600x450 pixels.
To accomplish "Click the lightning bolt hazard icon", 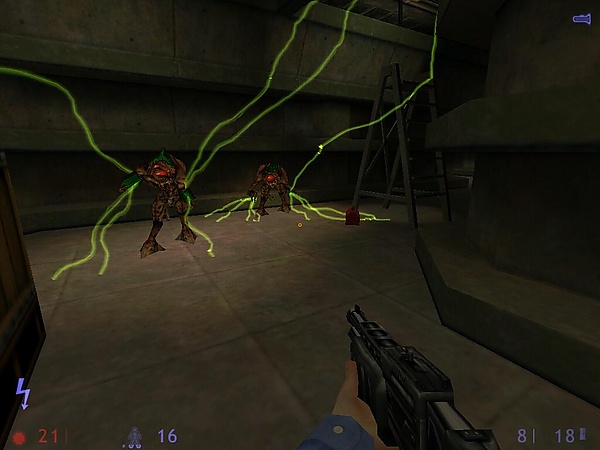I will point(22,393).
